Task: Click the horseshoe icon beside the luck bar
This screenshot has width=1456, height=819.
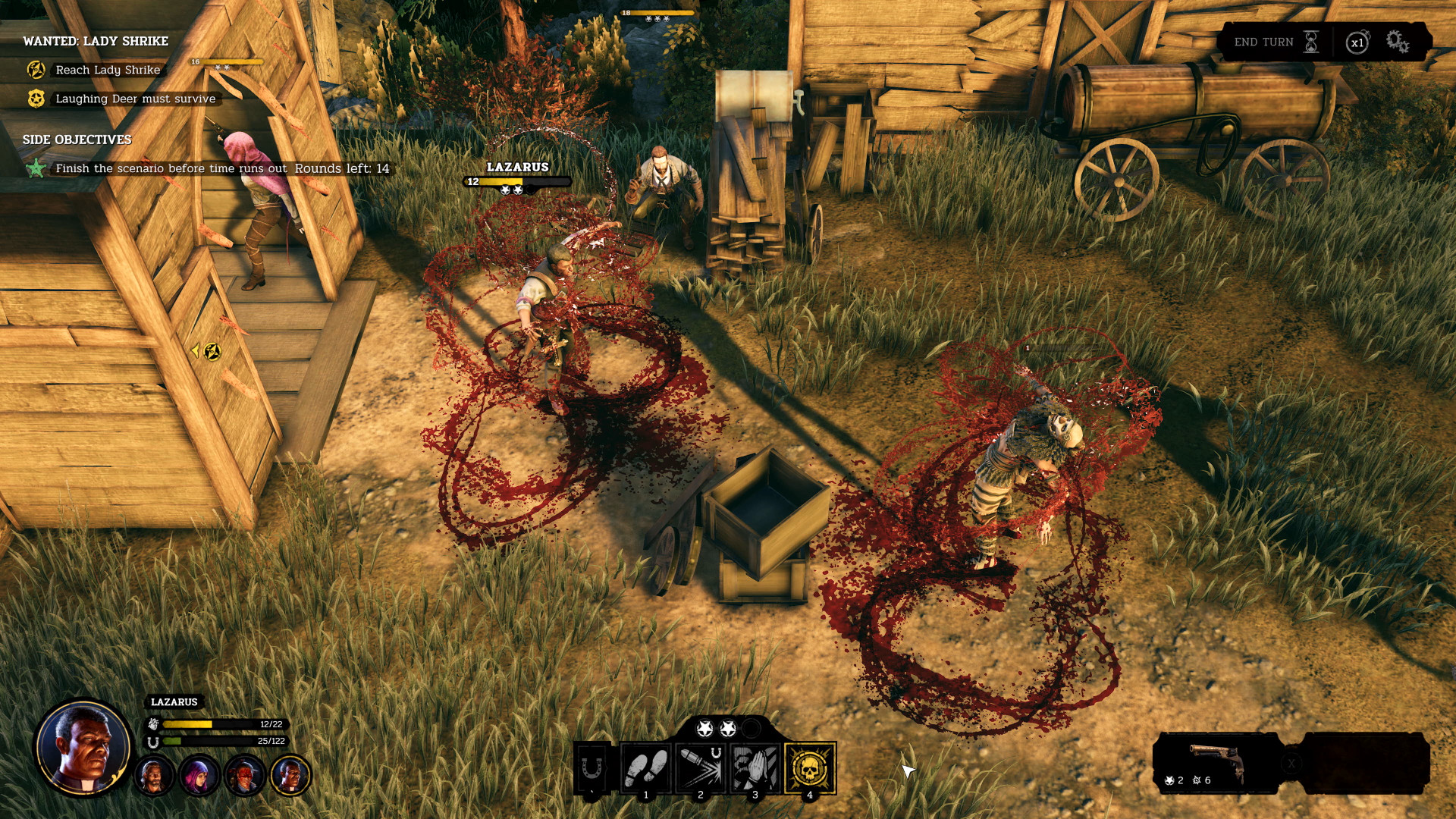Action: tap(153, 742)
